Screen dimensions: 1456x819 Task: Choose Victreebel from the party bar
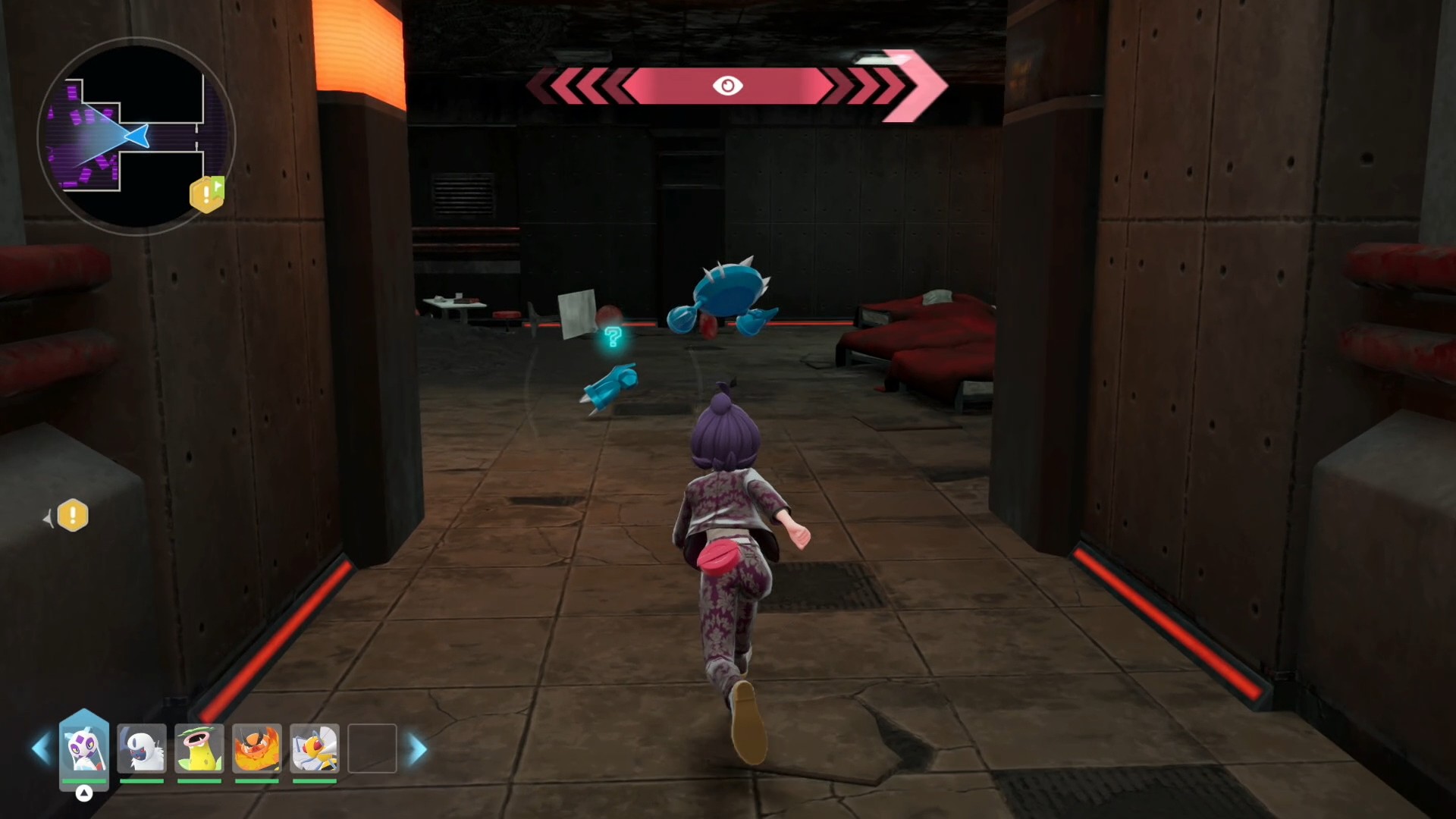(199, 748)
